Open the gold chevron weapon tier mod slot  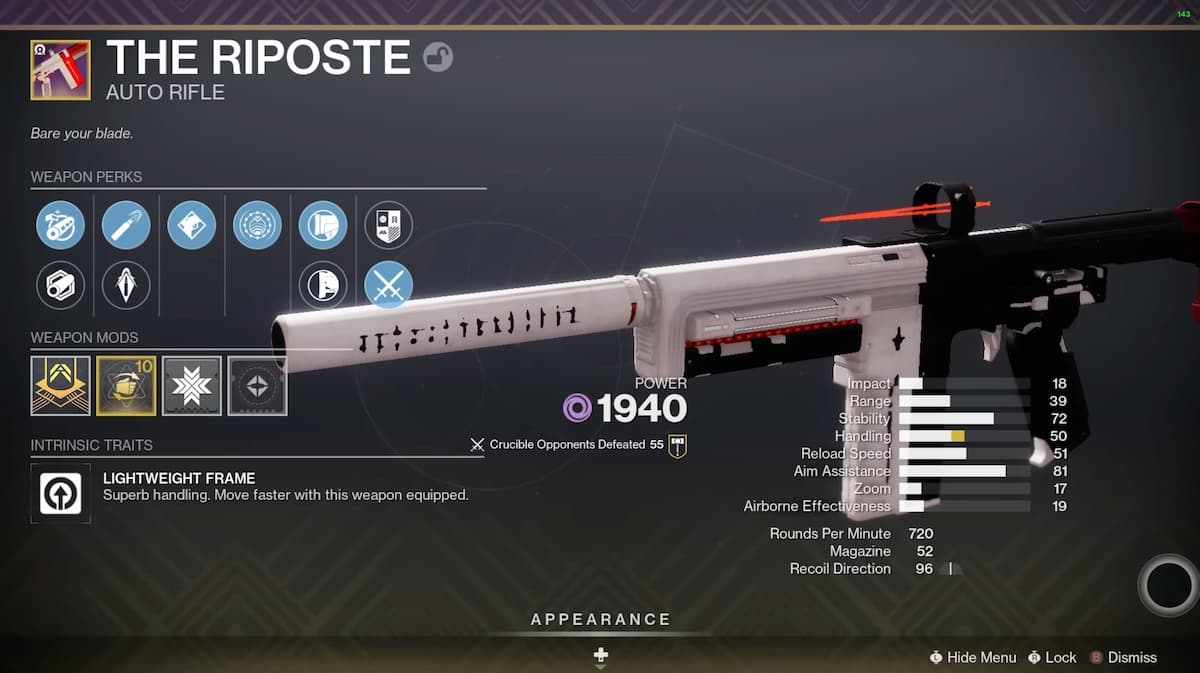point(61,386)
